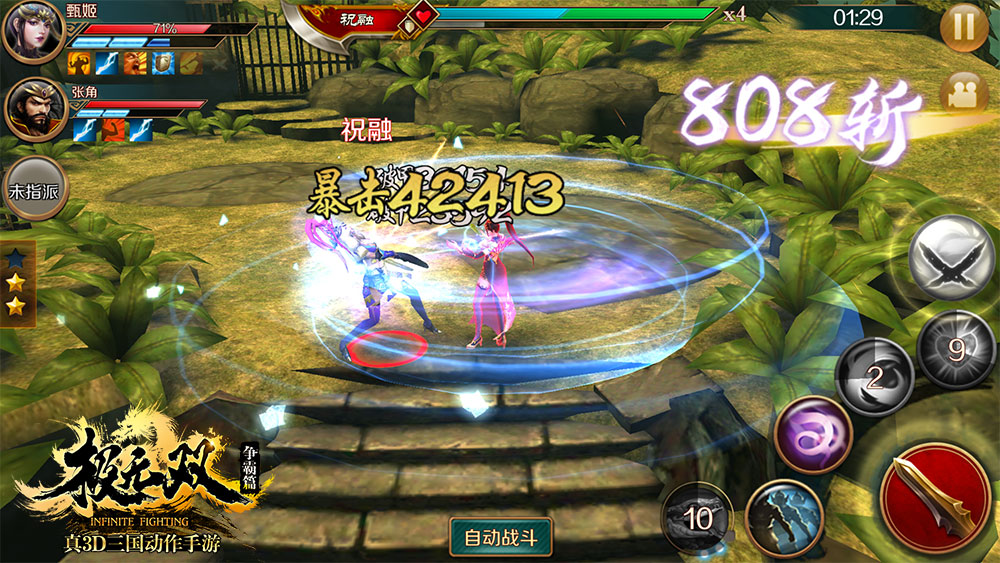Viewport: 1000px width, 563px height.
Task: Switch to 张角 hero portrait
Action: 35,108
